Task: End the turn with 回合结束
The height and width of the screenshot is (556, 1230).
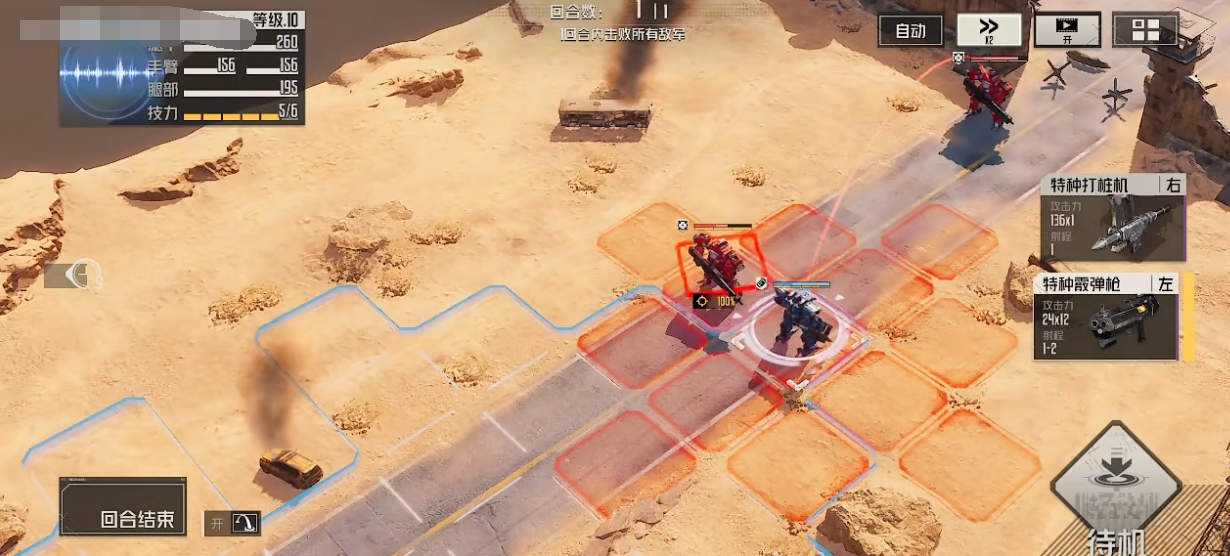Action: click(123, 506)
